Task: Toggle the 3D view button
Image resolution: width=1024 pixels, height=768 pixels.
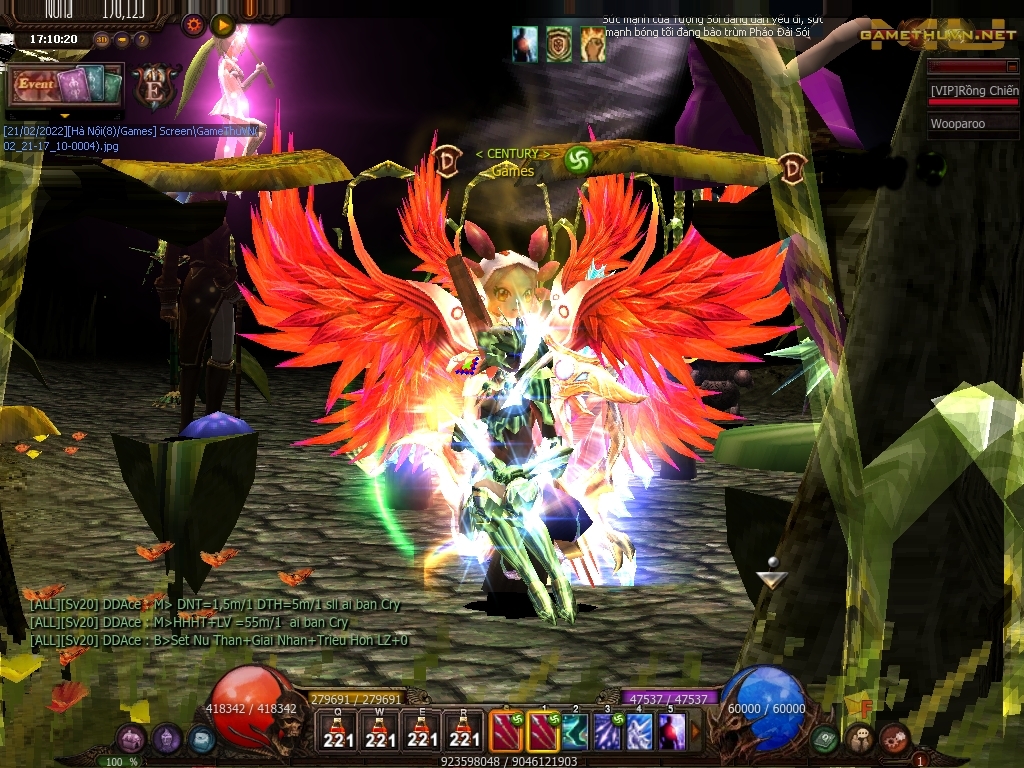Action: coord(102,40)
